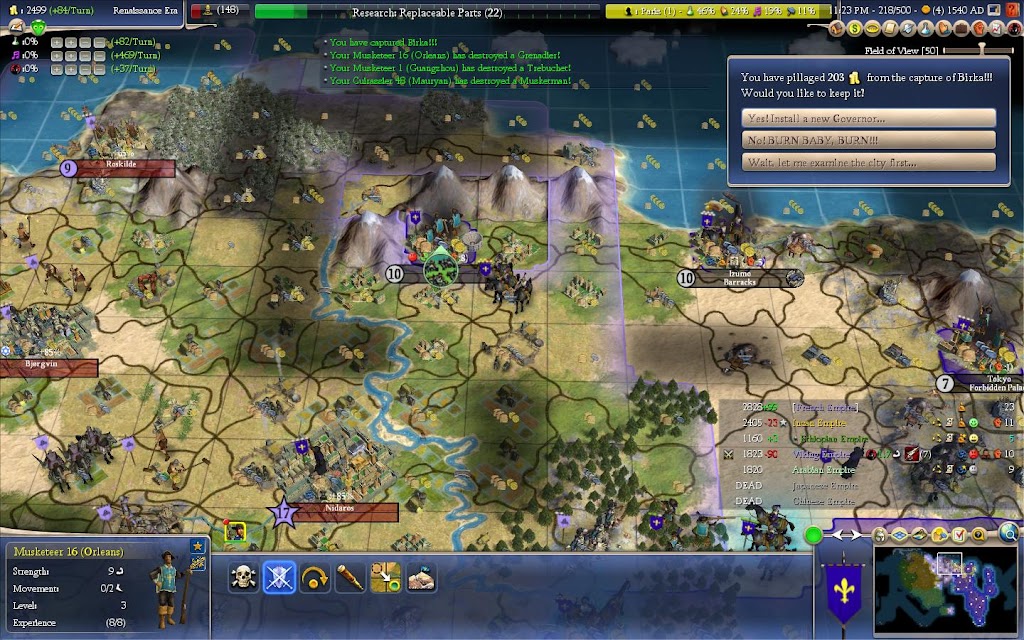Open the Research: Replaceable Parts progress bar
This screenshot has width=1024, height=640.
428,13
